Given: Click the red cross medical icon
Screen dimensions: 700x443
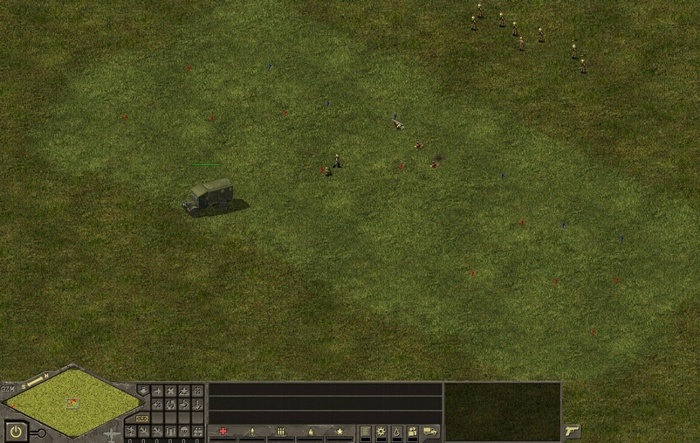Looking at the screenshot, I should click(222, 431).
